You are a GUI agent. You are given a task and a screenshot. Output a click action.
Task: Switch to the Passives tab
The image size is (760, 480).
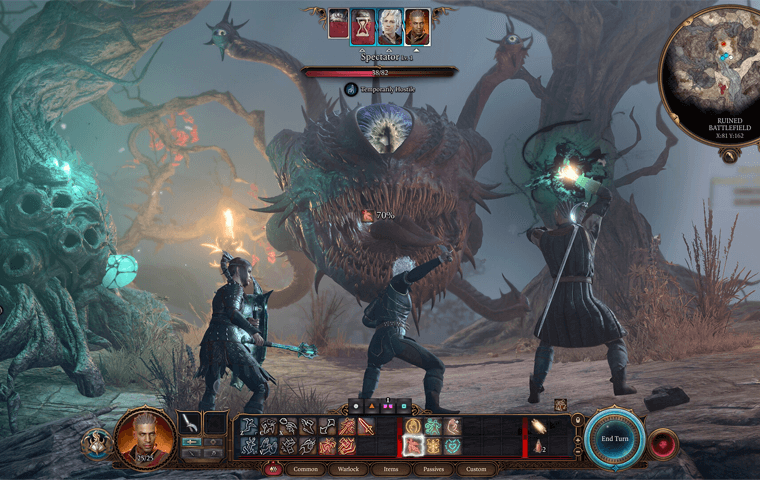pyautogui.click(x=435, y=469)
